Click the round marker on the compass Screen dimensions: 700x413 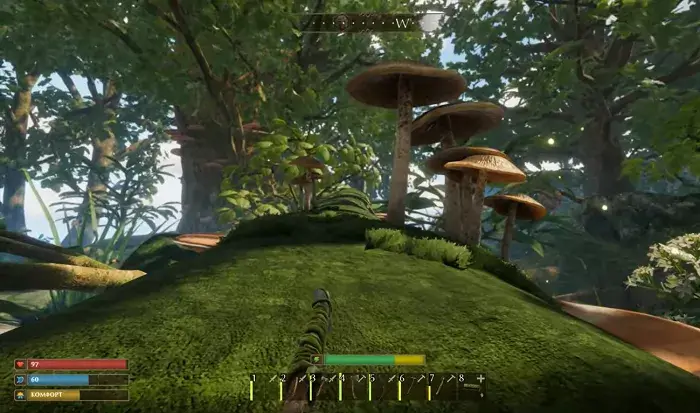(342, 21)
